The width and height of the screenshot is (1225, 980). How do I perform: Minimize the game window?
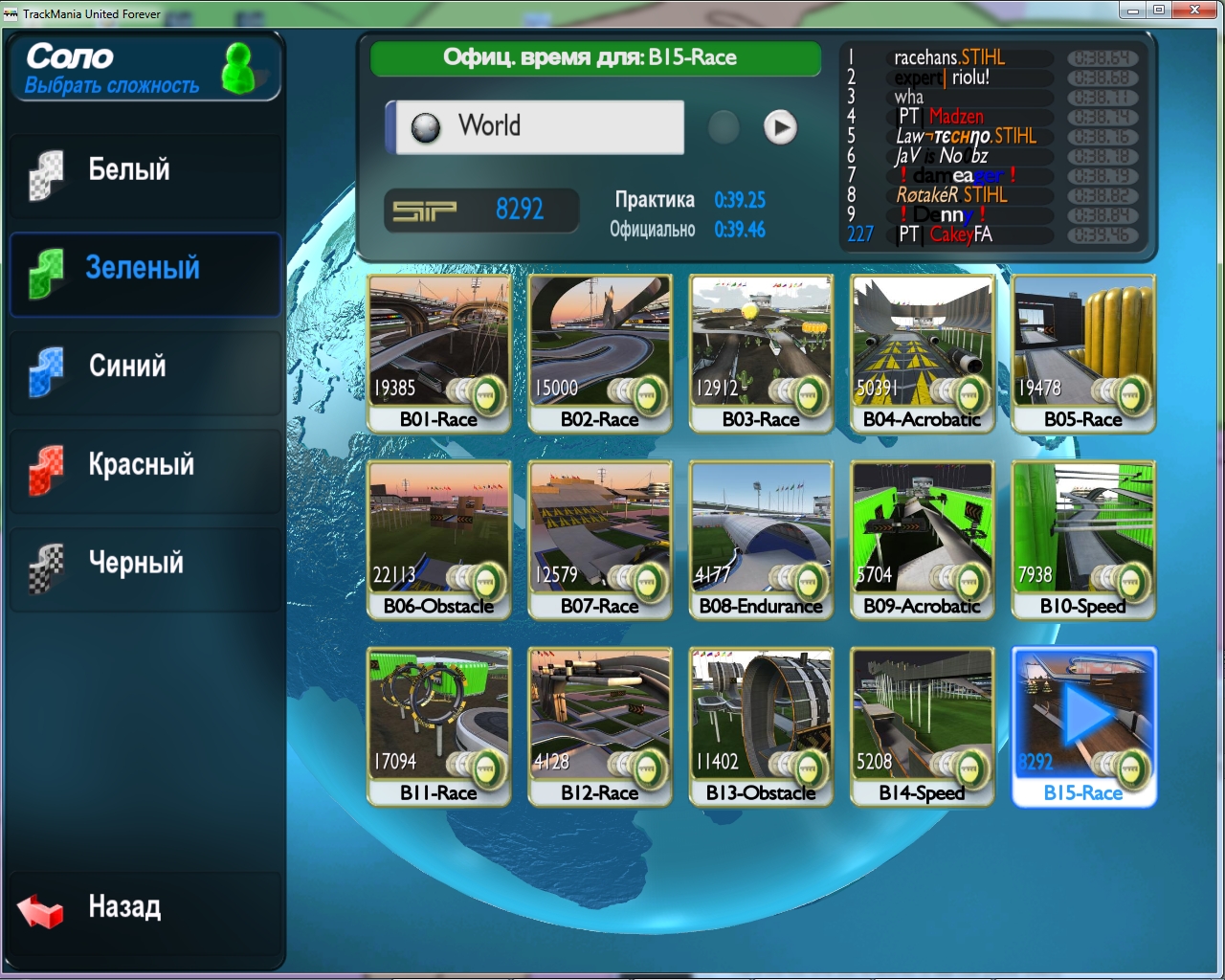point(1133,11)
